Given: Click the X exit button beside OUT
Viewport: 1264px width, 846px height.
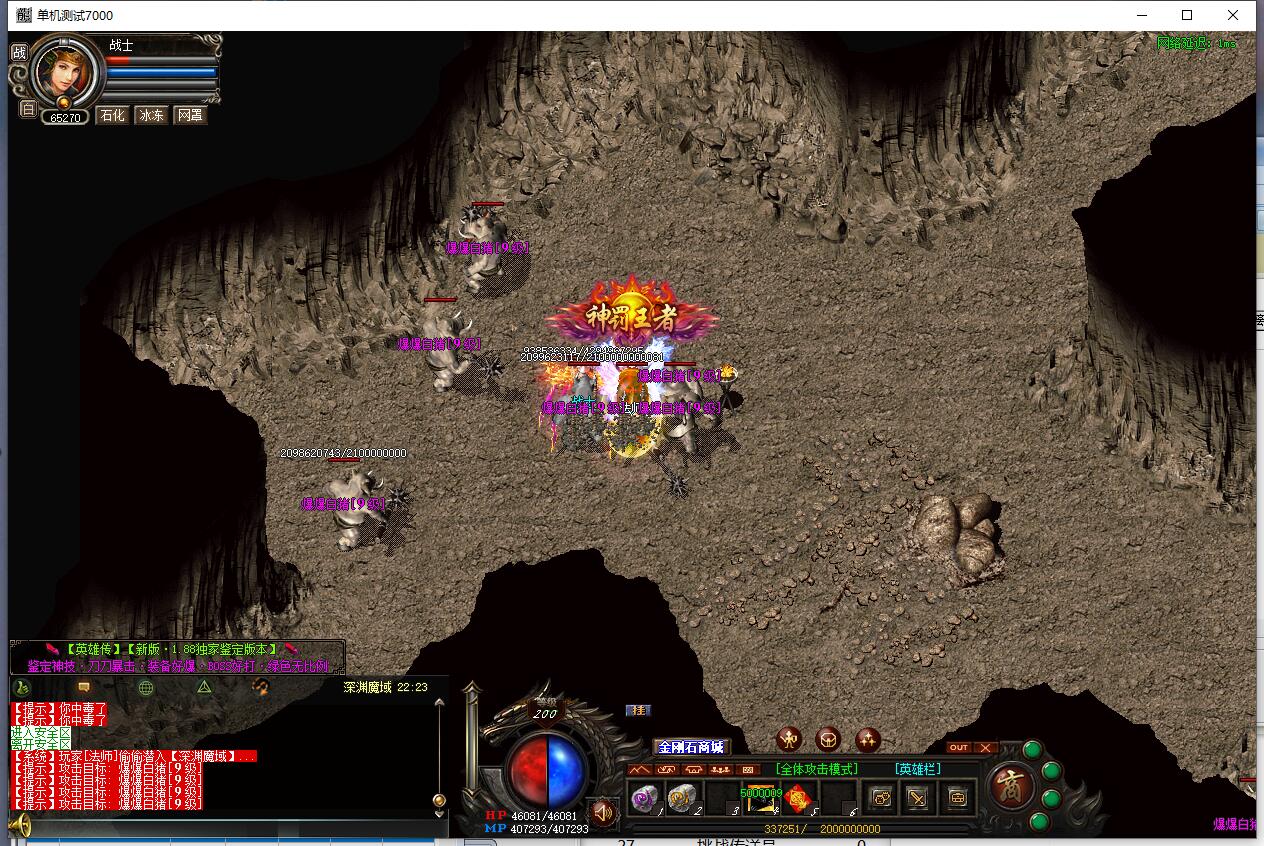Looking at the screenshot, I should (985, 748).
